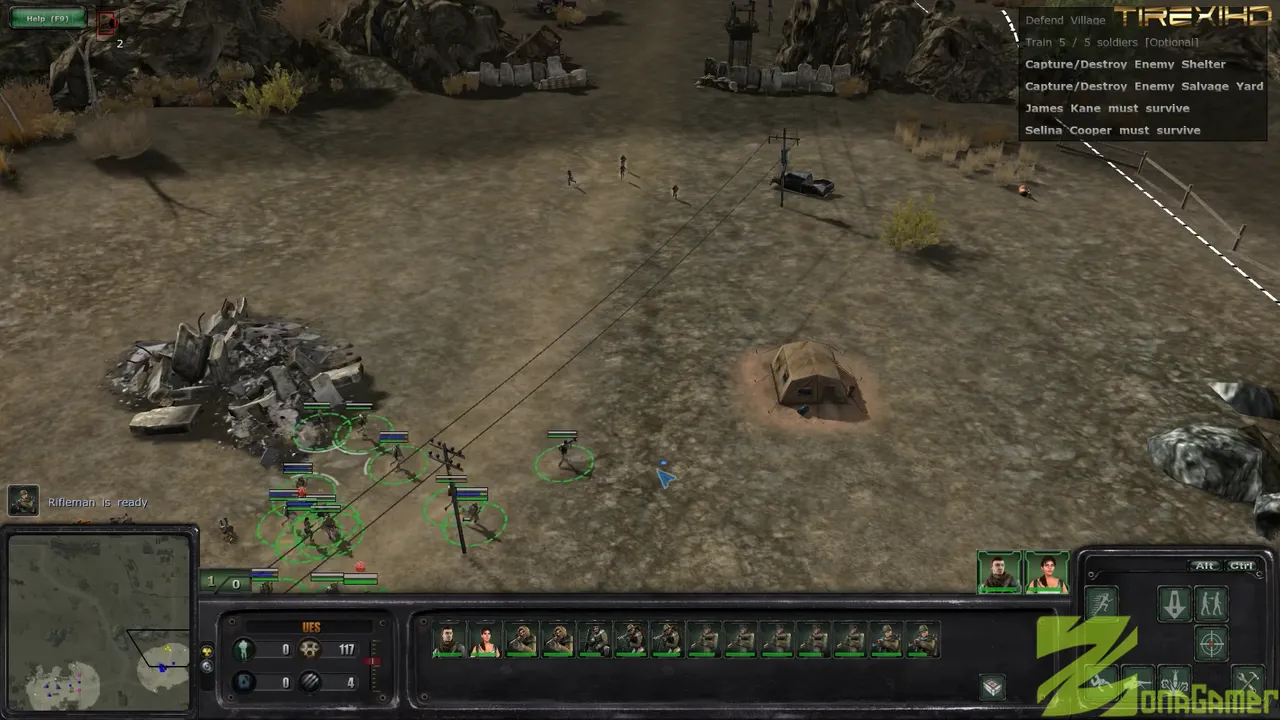Activate the follow-unit command icon
Image resolution: width=1280 pixels, height=720 pixels.
point(1211,603)
